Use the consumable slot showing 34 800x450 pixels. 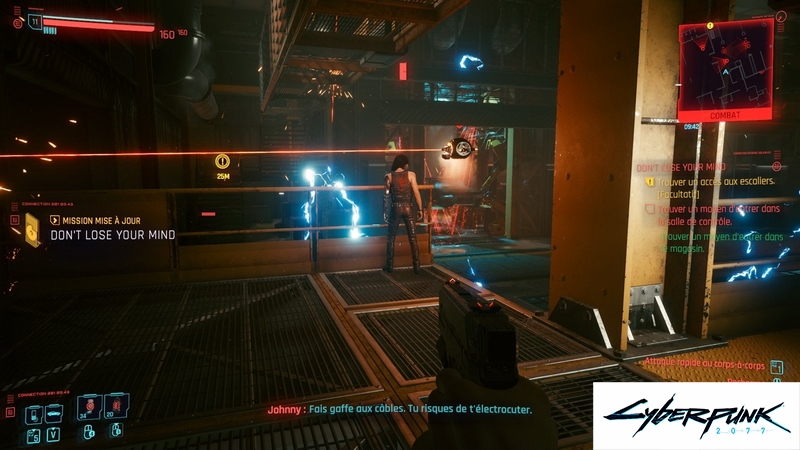pos(89,405)
